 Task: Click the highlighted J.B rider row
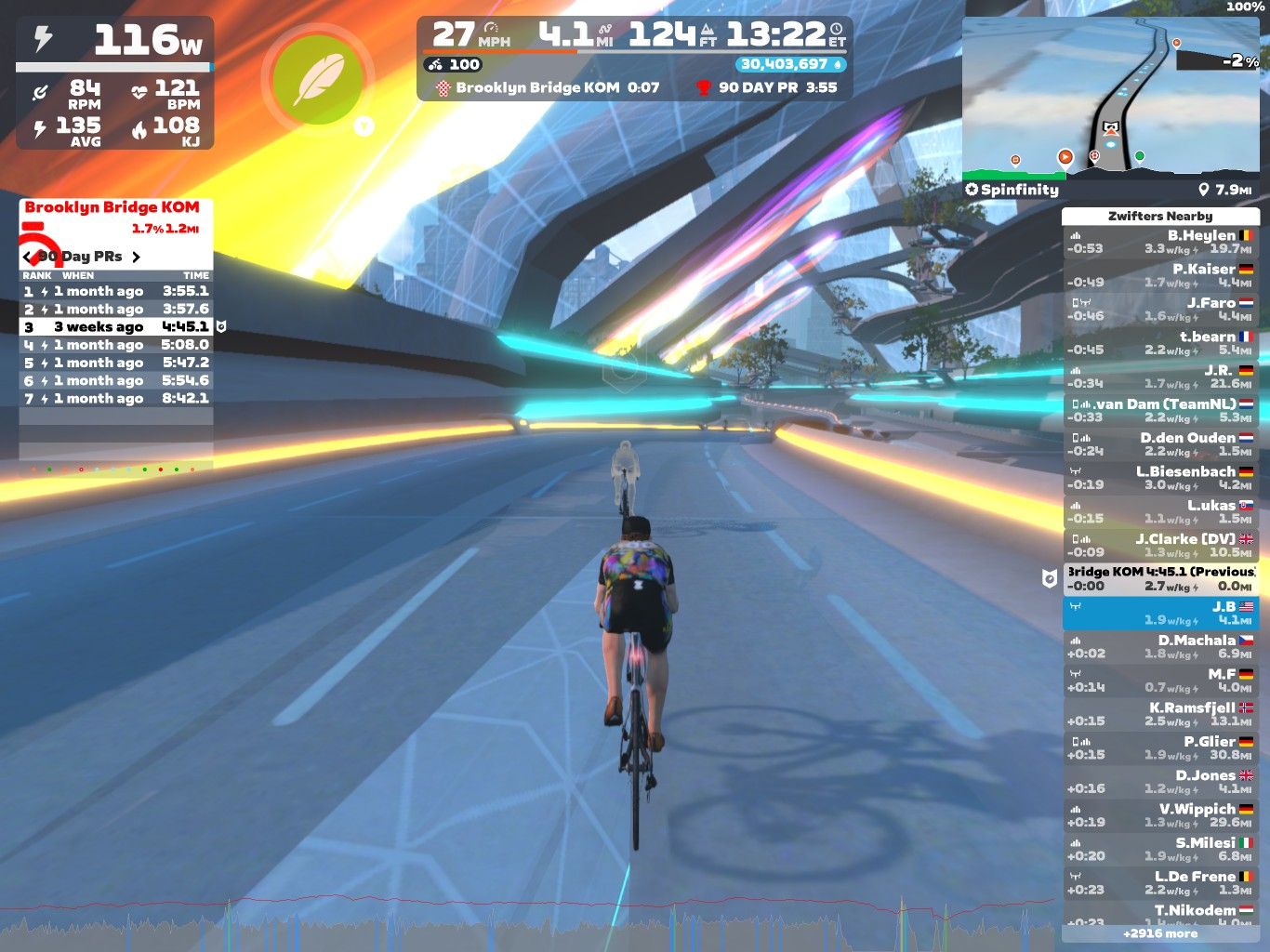[x=1160, y=613]
